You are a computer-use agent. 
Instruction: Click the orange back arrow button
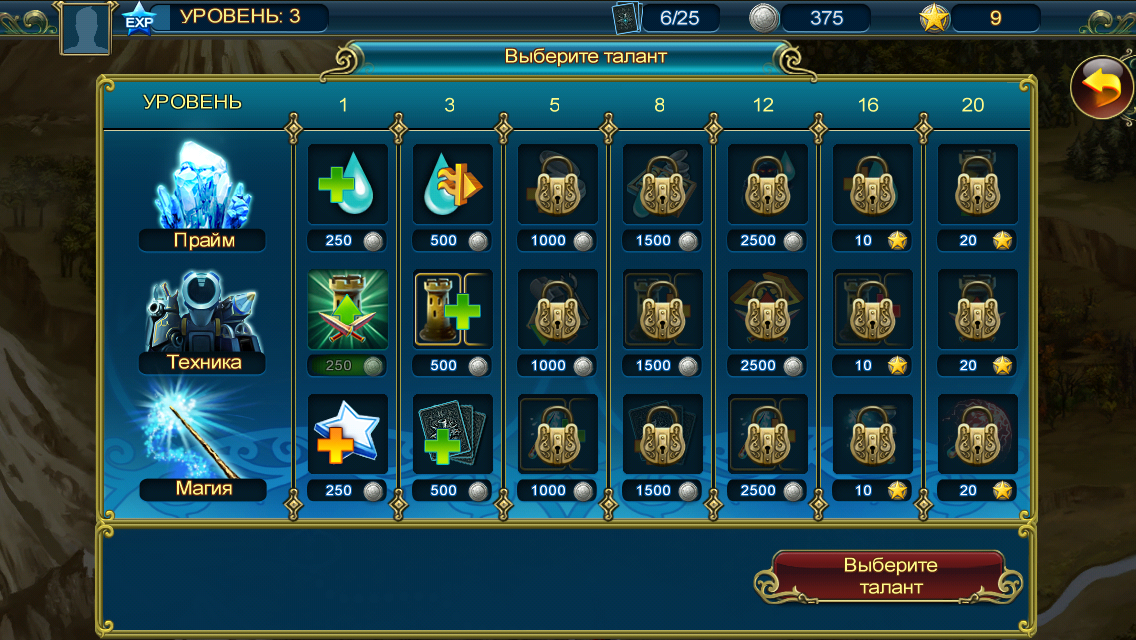(1102, 88)
